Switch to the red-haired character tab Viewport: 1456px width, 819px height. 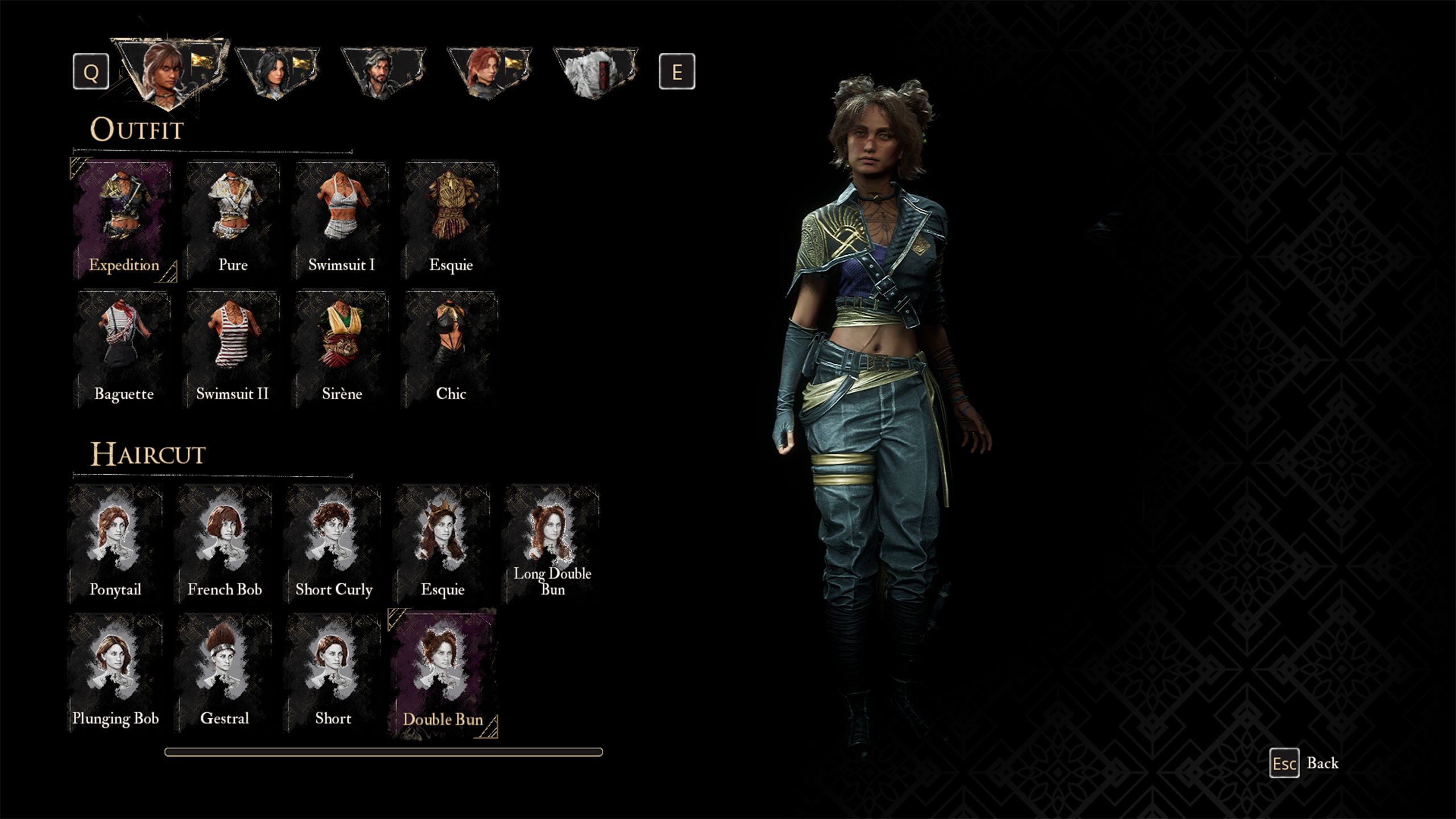489,72
